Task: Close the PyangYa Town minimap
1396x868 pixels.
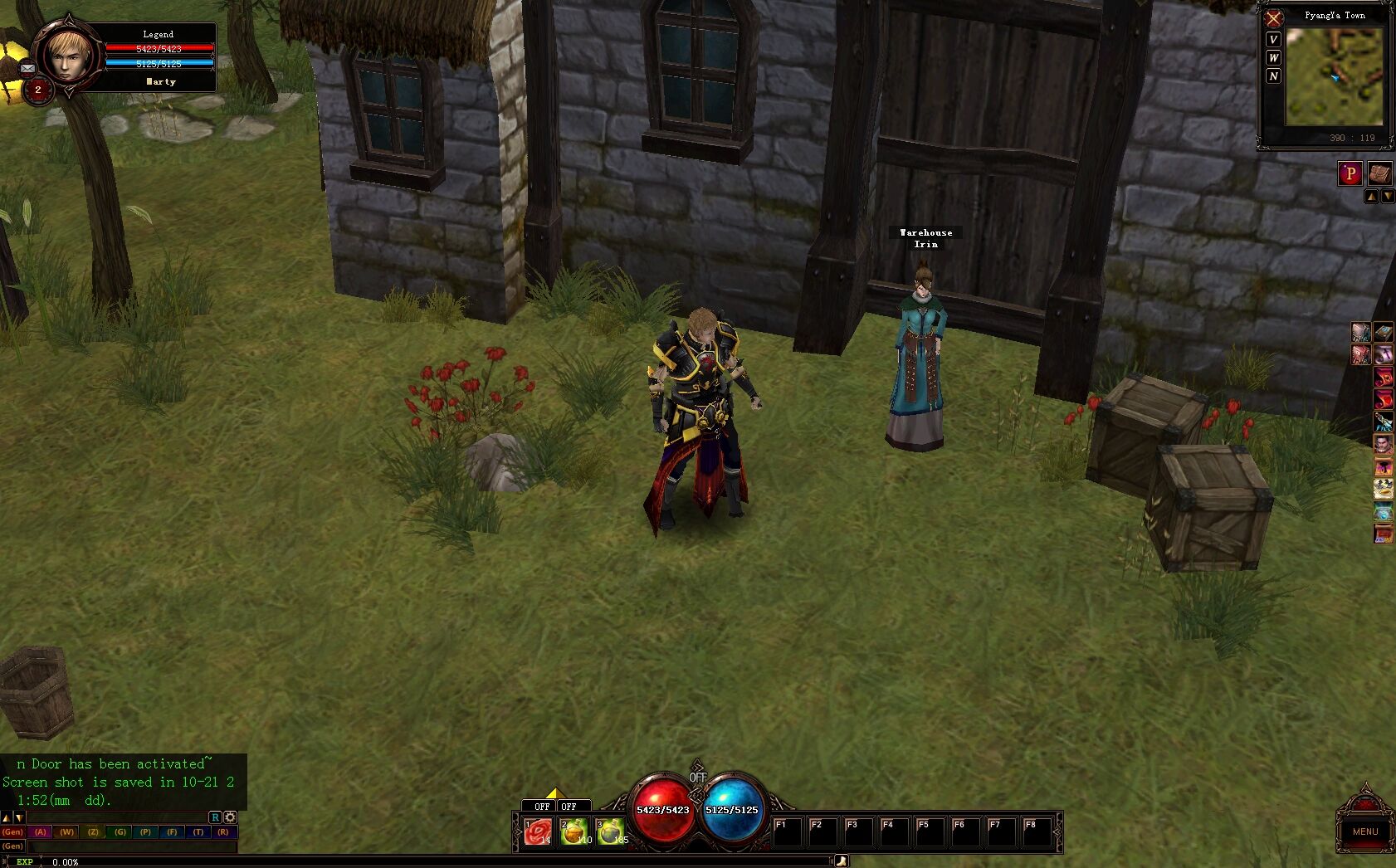Action: point(1273,17)
